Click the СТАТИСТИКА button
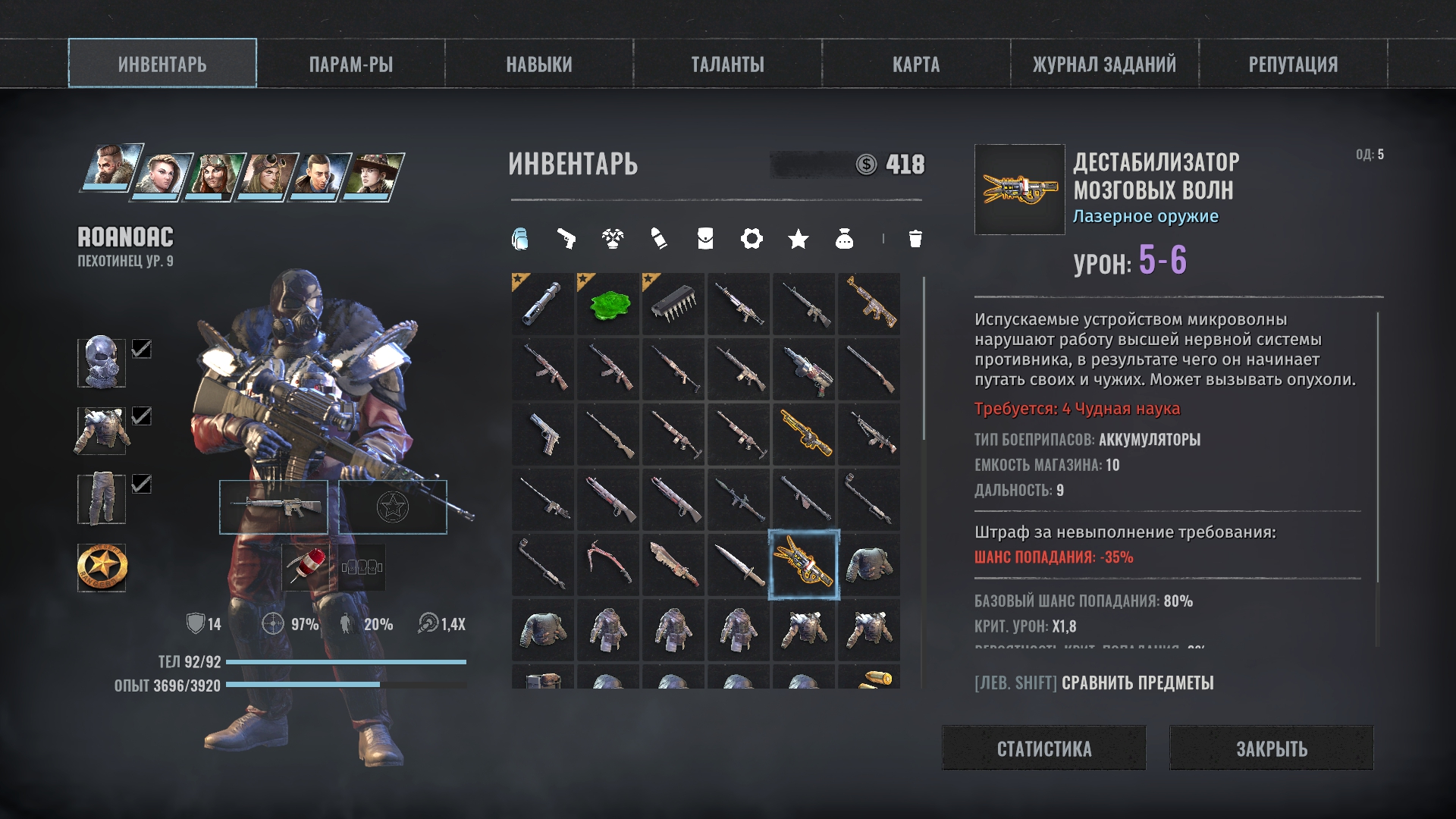 [1043, 748]
